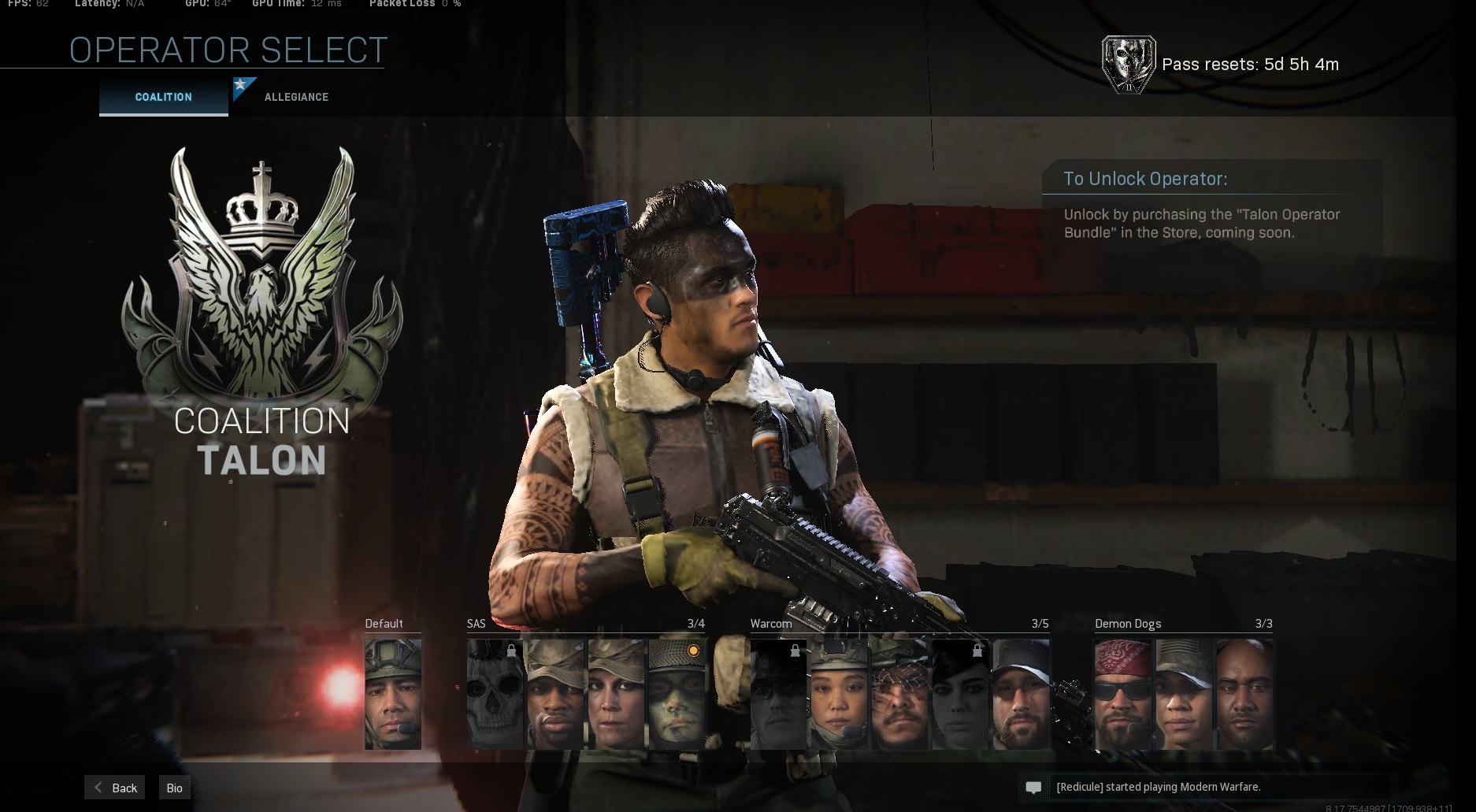Choose the Warcom operator under netting veil
Screen dimensions: 1476x812
899,694
